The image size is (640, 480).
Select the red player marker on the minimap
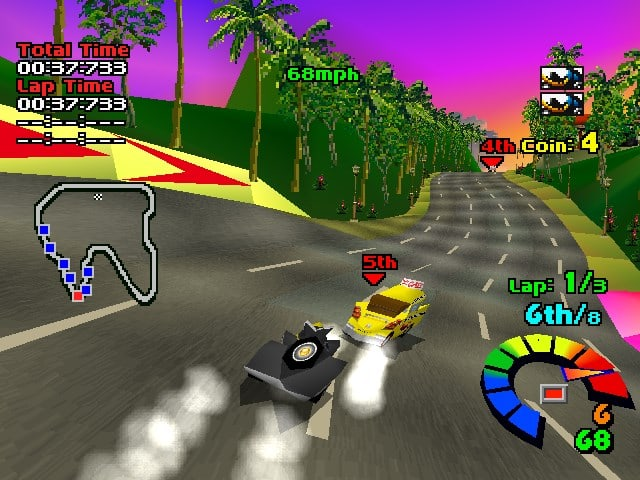point(77,295)
